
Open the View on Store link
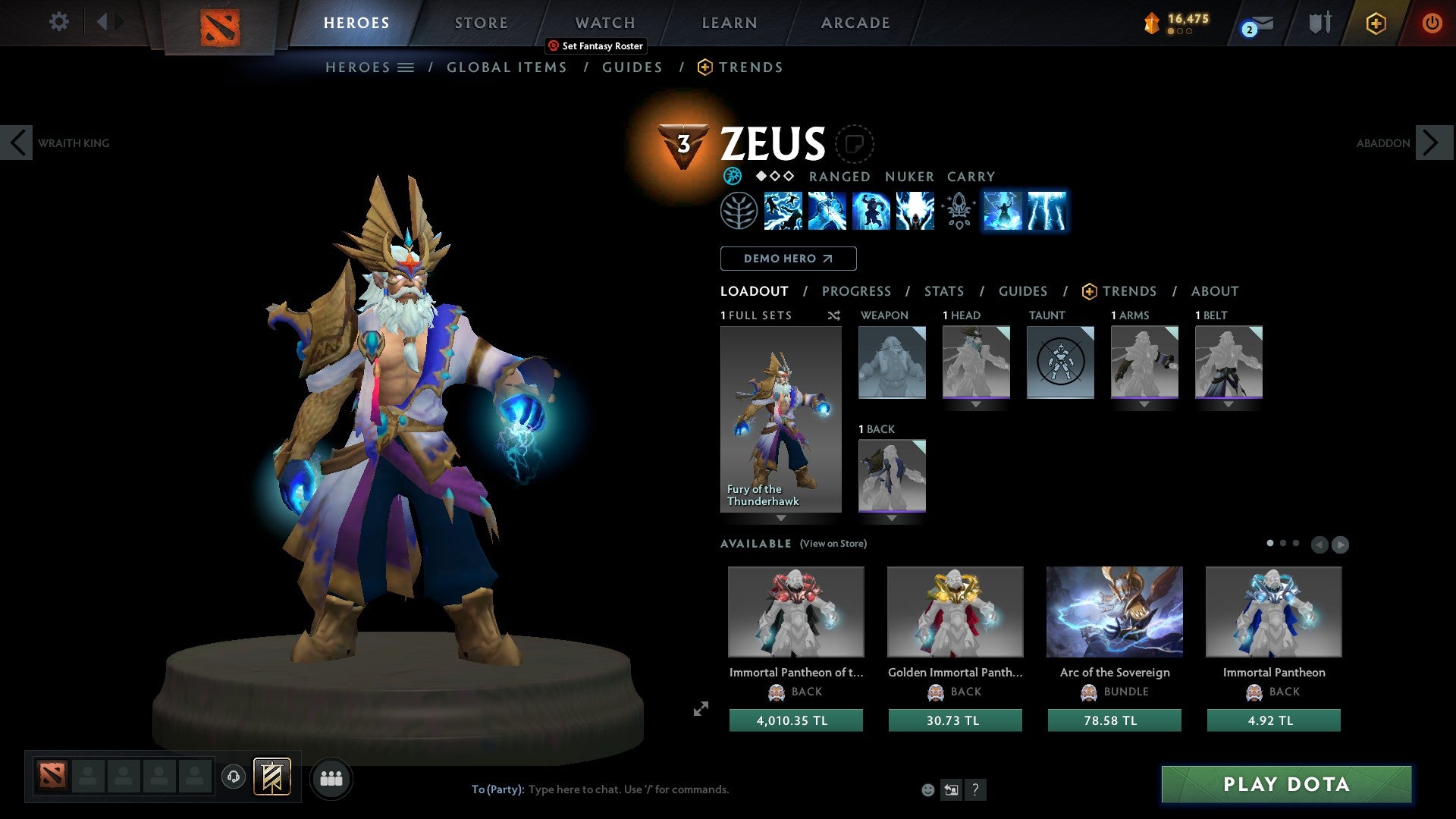(x=833, y=544)
